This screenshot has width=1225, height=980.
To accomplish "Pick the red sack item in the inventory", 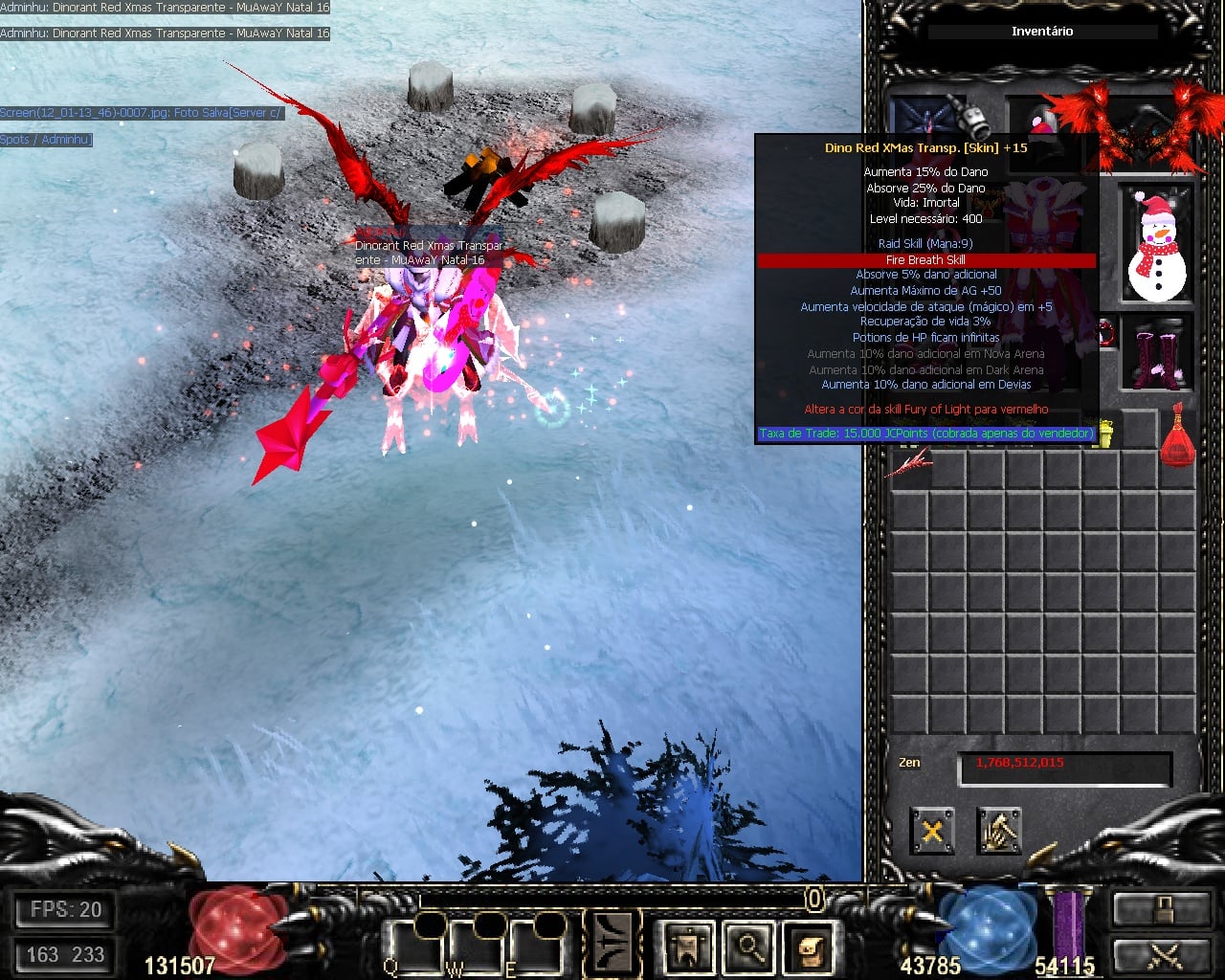I will [x=1177, y=436].
